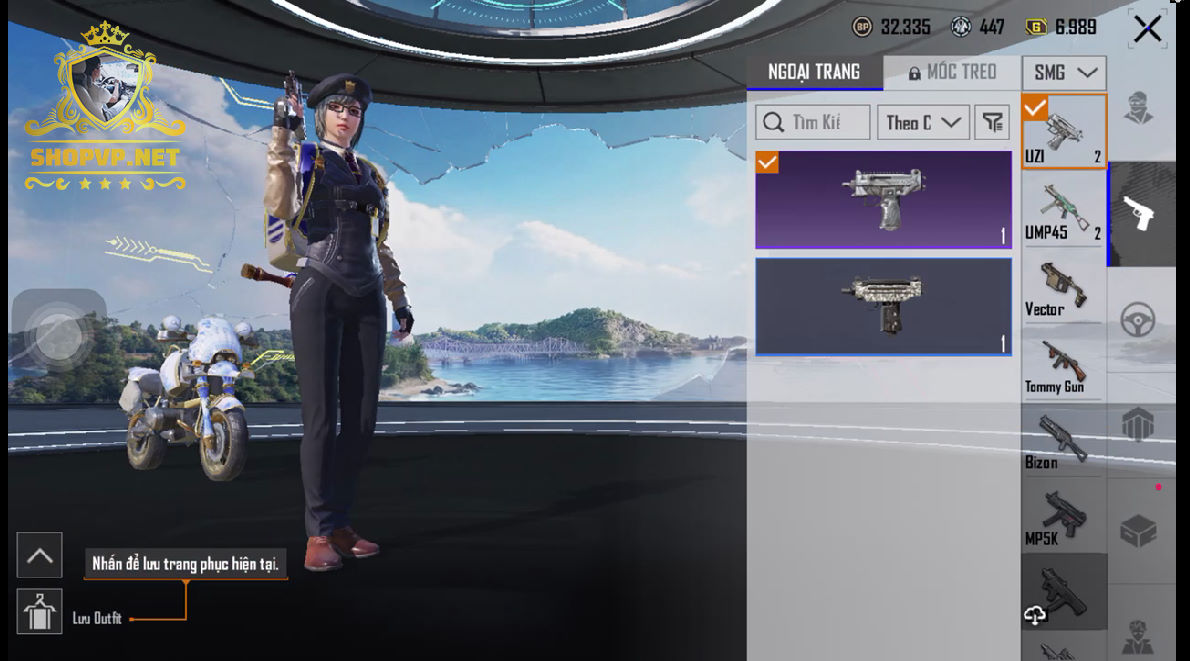The image size is (1190, 661).
Task: Choose Vector from the weapon list
Action: (x=1063, y=286)
